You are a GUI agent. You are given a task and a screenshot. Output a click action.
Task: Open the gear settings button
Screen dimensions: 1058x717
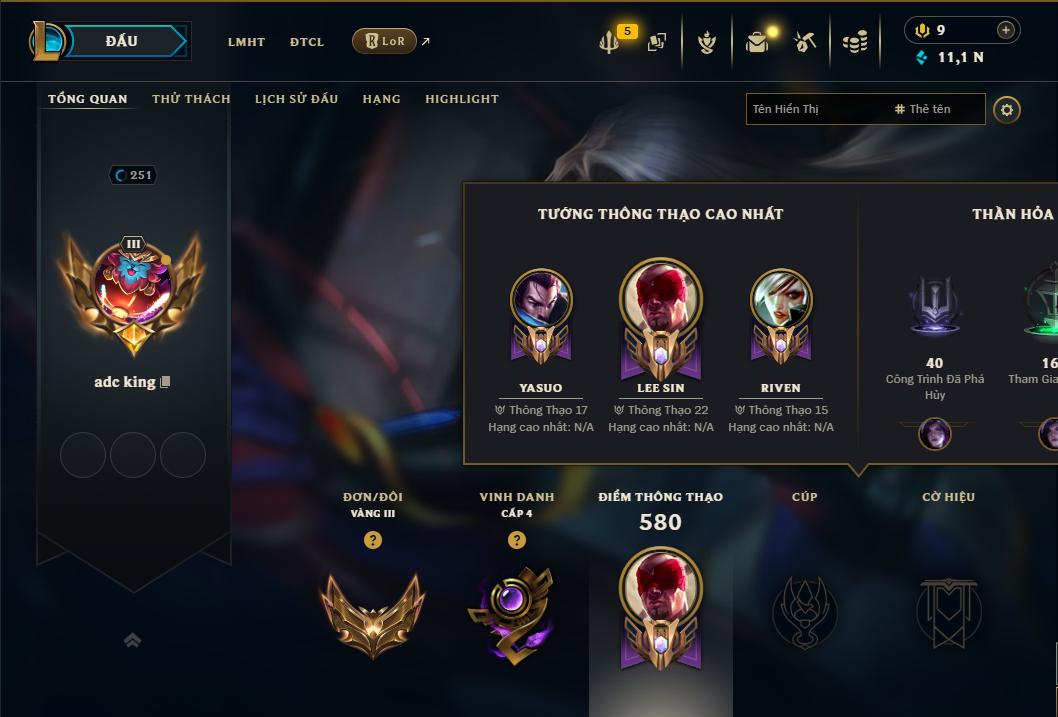[x=1007, y=109]
